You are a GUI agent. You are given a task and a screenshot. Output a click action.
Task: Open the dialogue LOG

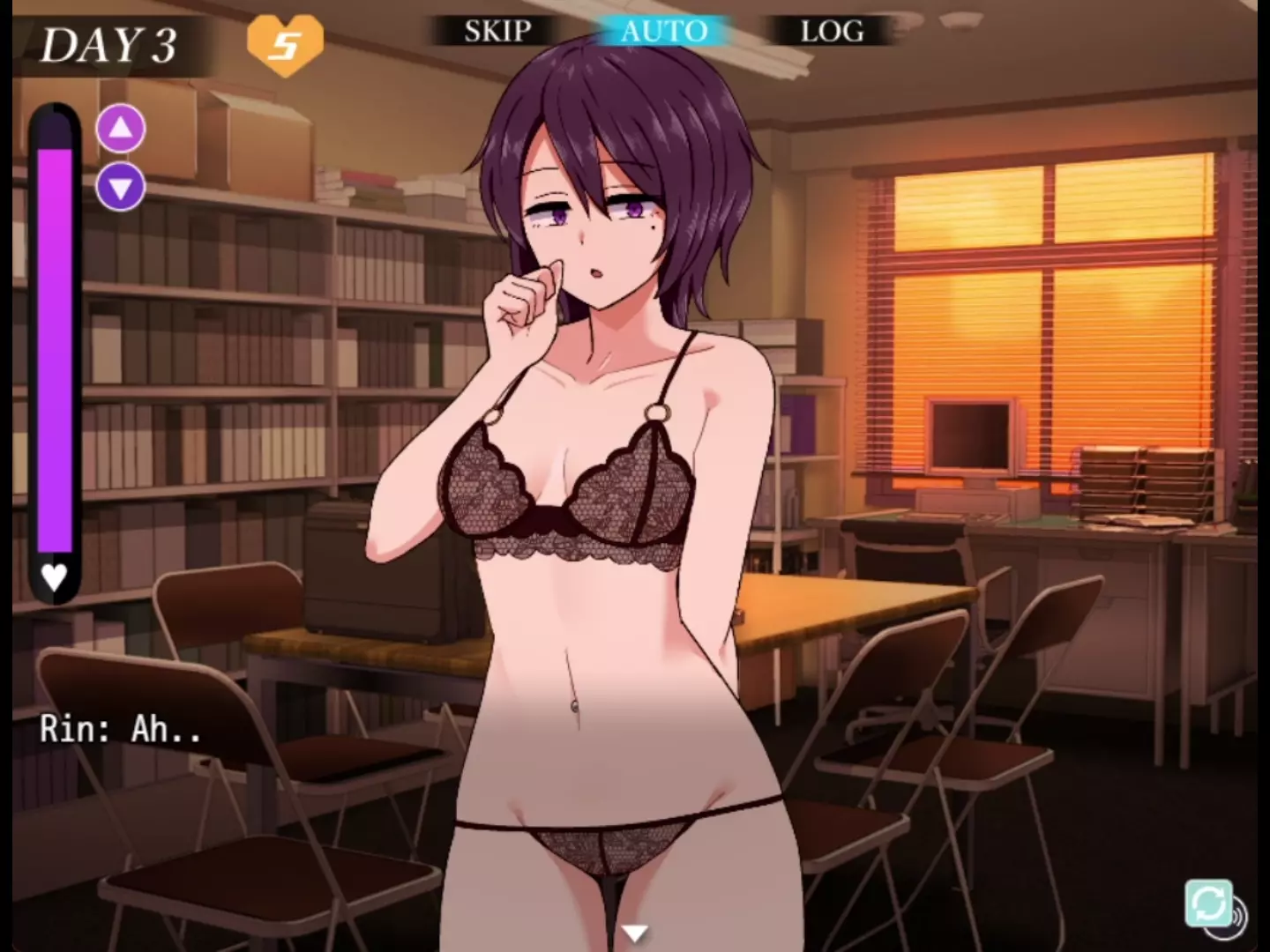coord(832,32)
